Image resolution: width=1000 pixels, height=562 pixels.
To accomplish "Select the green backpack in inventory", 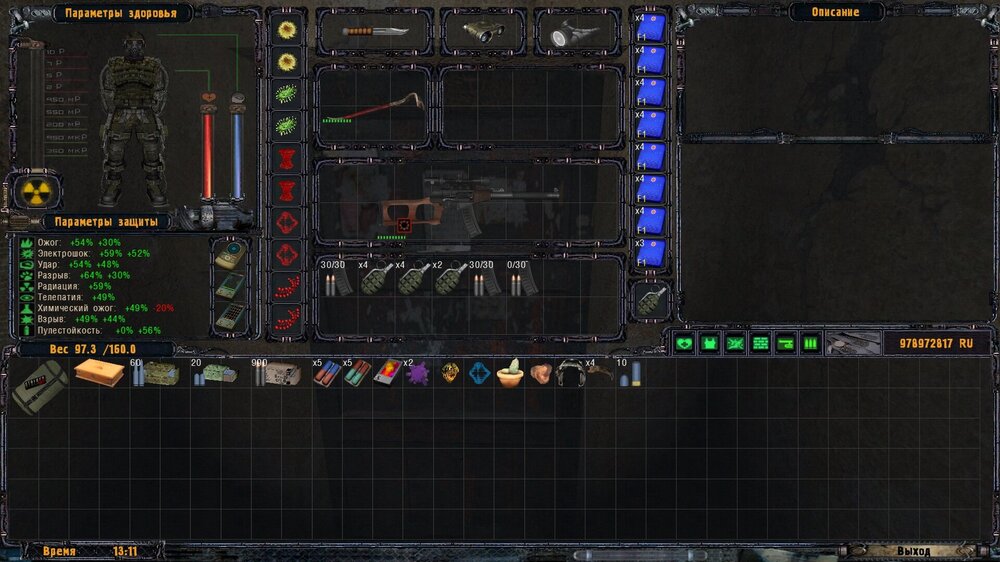I will click(x=38, y=386).
